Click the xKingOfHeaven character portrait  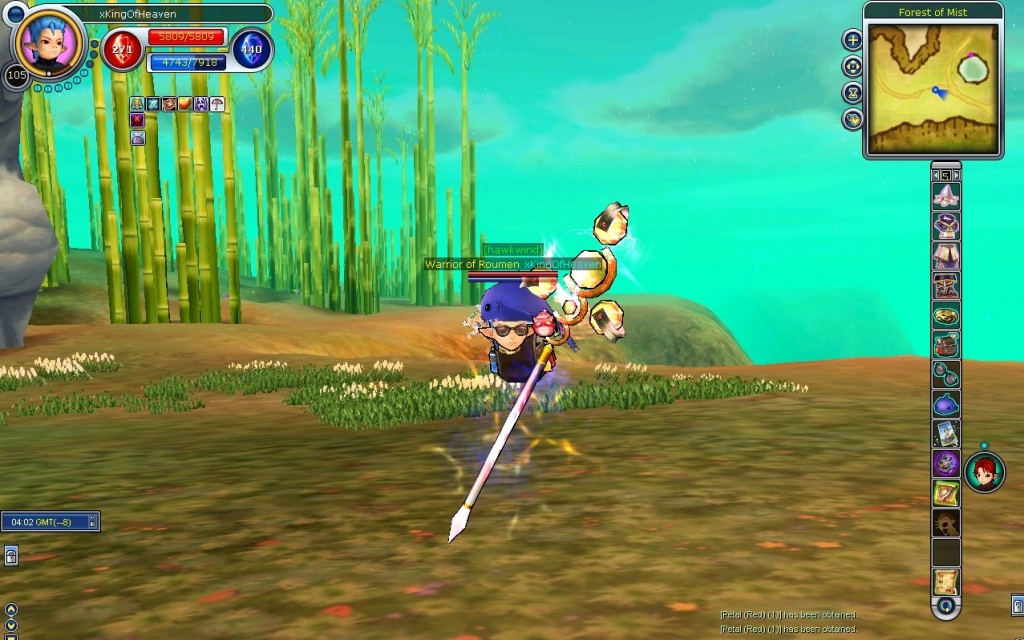[49, 42]
